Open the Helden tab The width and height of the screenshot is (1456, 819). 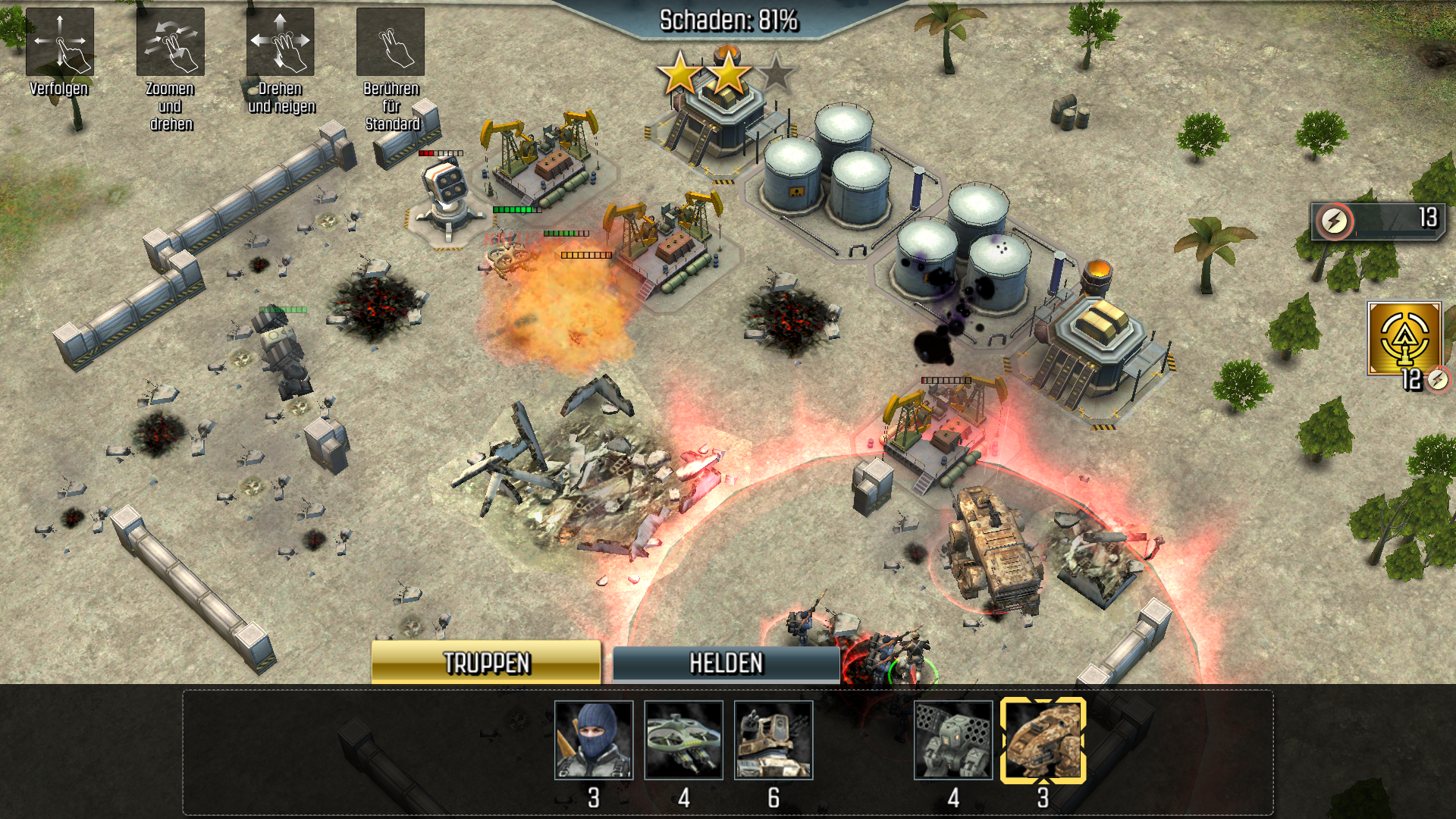pos(726,664)
